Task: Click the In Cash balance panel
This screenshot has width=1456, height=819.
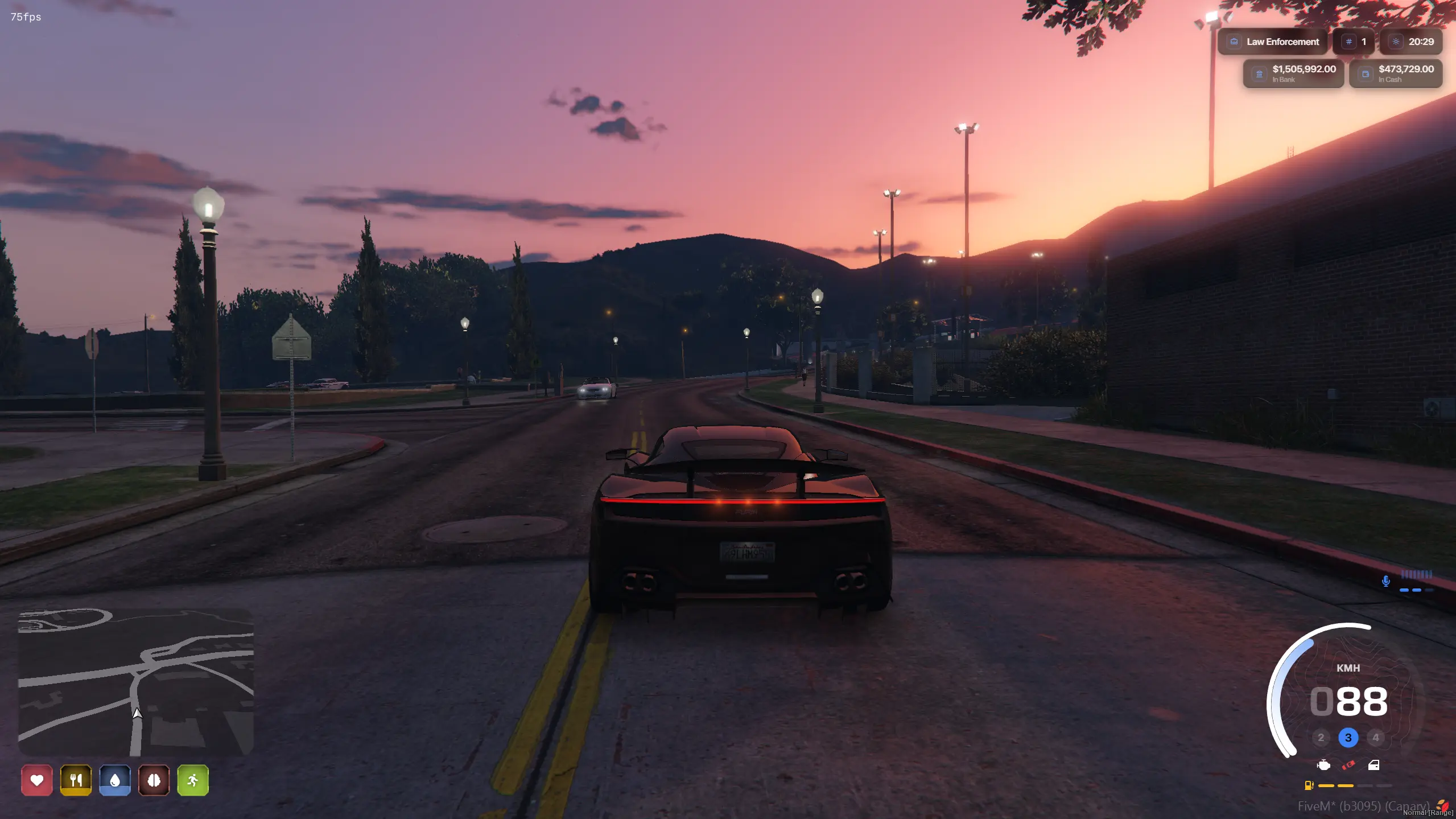Action: coord(1396,73)
